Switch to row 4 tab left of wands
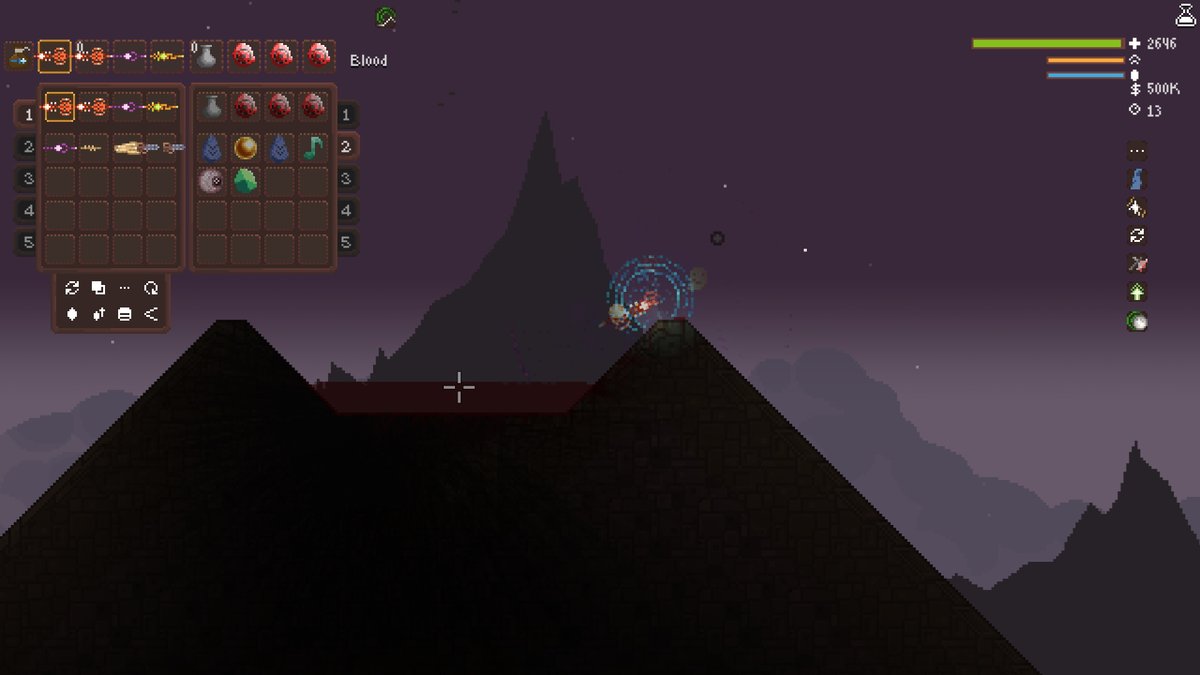 click(28, 211)
